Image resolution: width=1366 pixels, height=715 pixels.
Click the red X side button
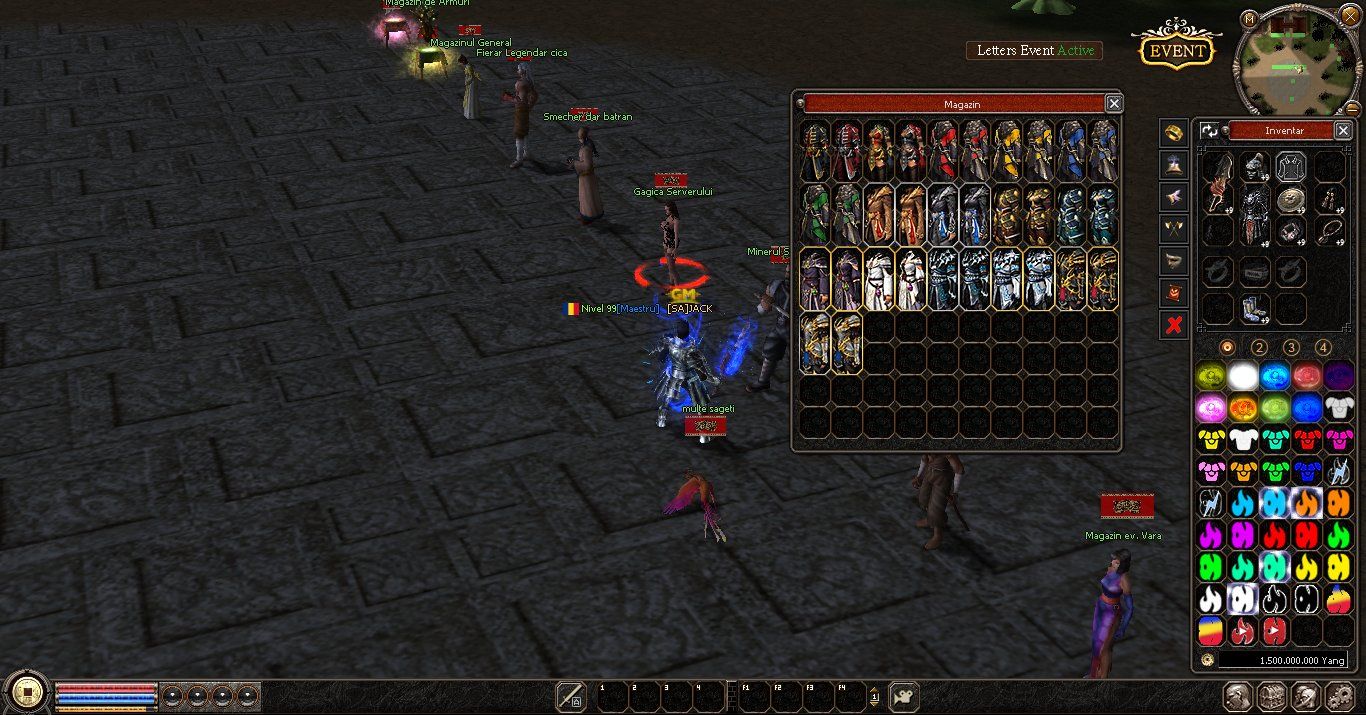[1174, 324]
